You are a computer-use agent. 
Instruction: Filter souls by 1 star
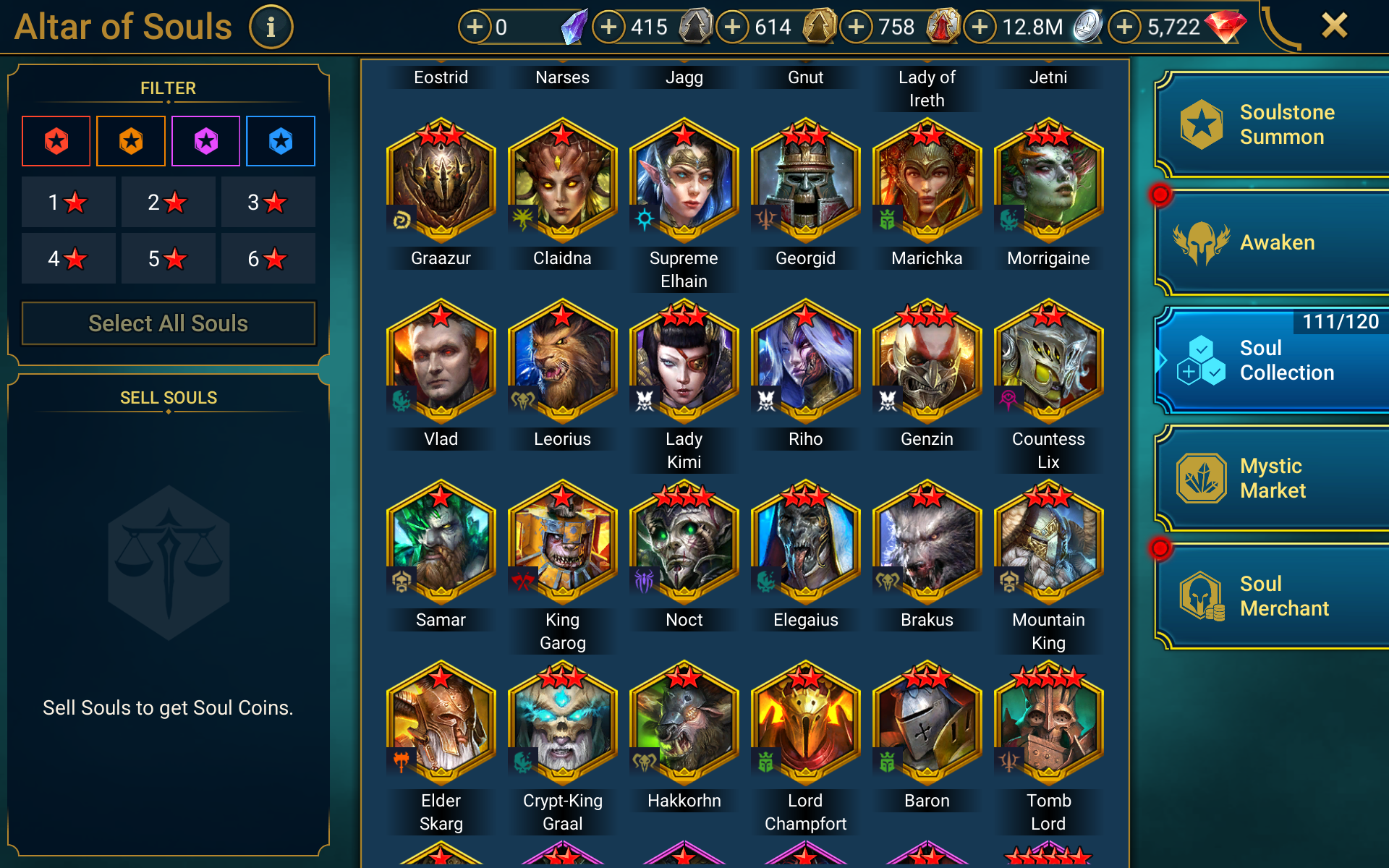(68, 203)
